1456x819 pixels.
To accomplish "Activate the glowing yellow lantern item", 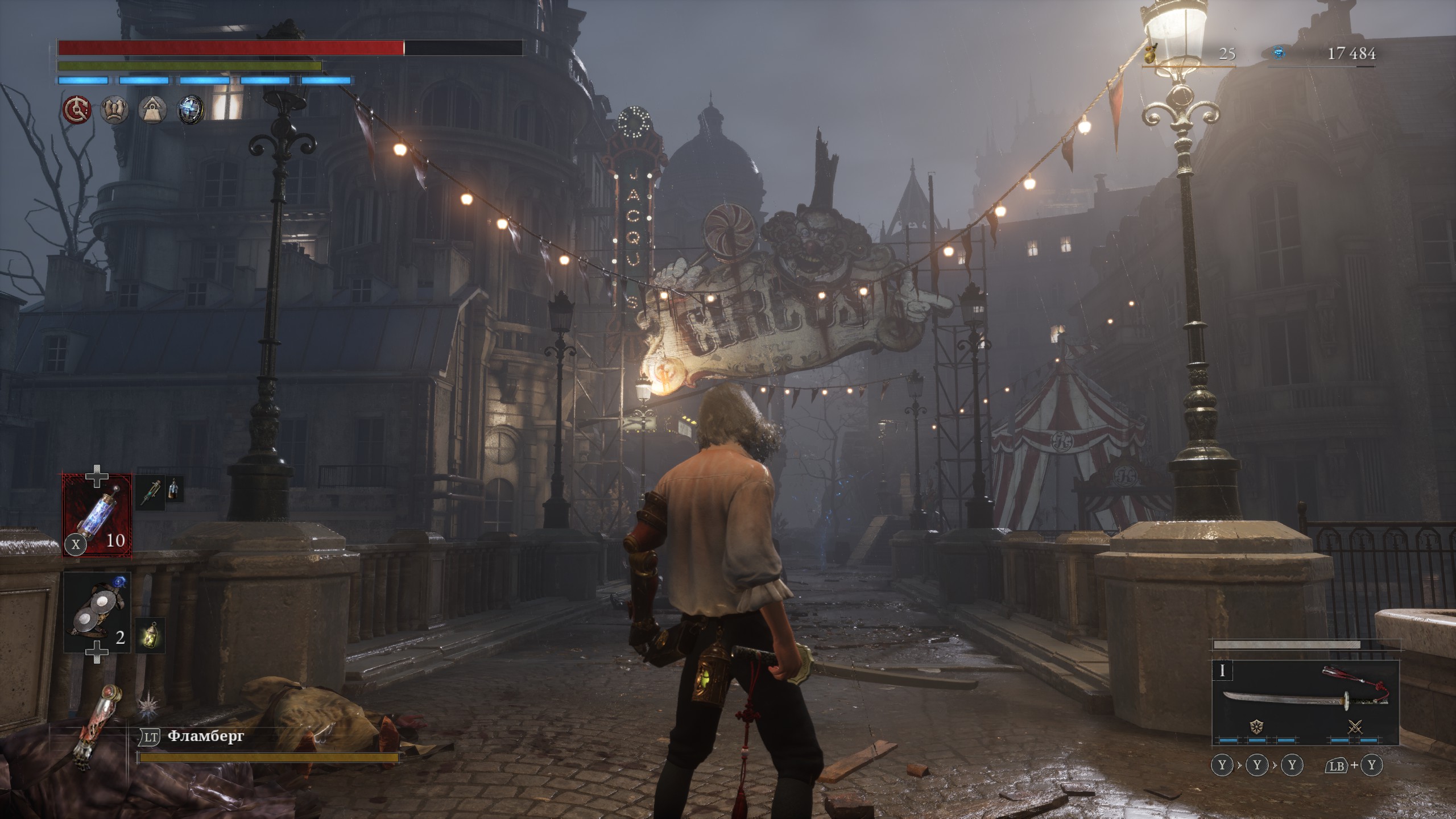I will tap(150, 634).
